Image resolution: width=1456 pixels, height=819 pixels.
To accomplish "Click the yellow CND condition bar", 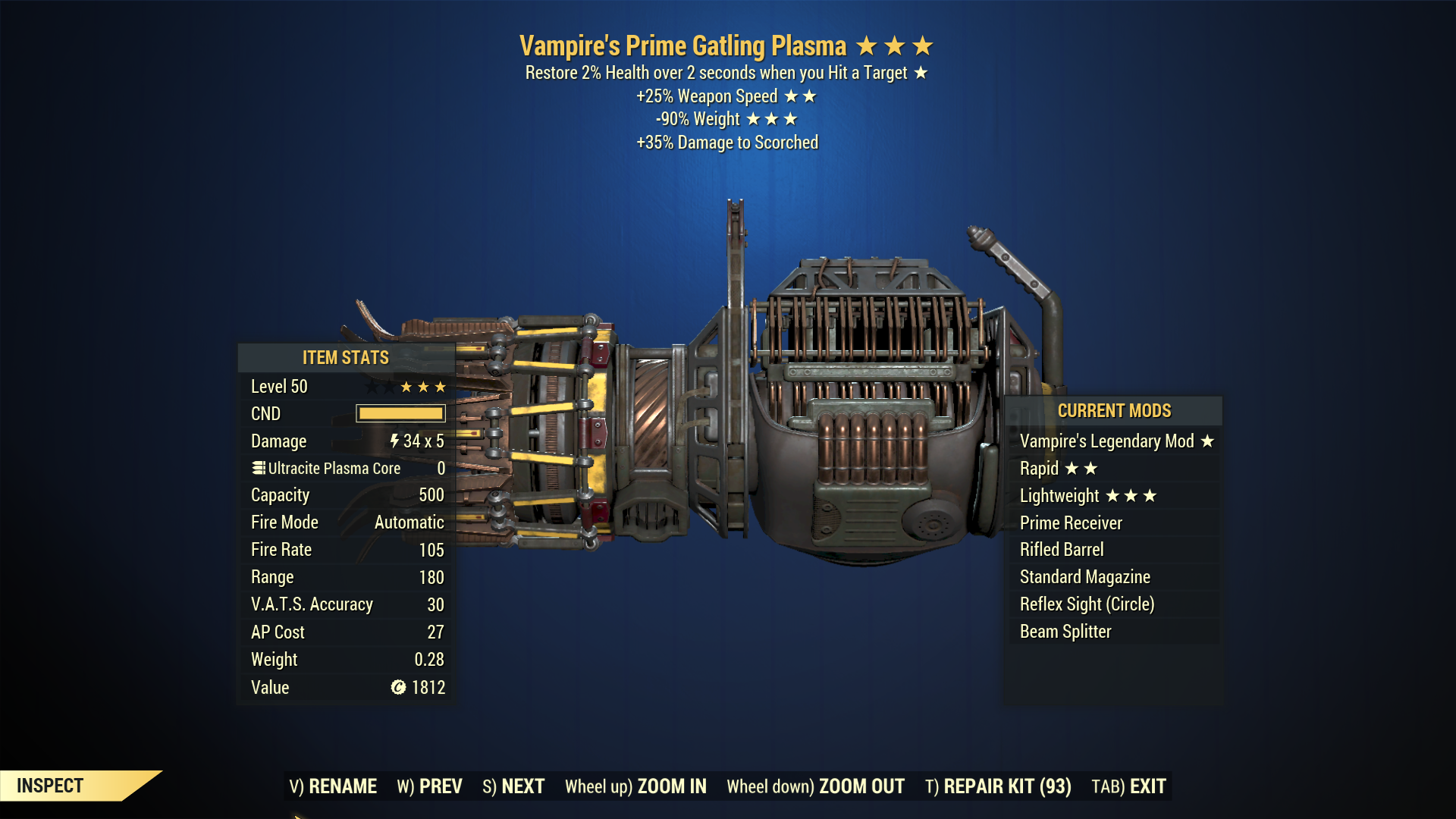I will tap(400, 413).
